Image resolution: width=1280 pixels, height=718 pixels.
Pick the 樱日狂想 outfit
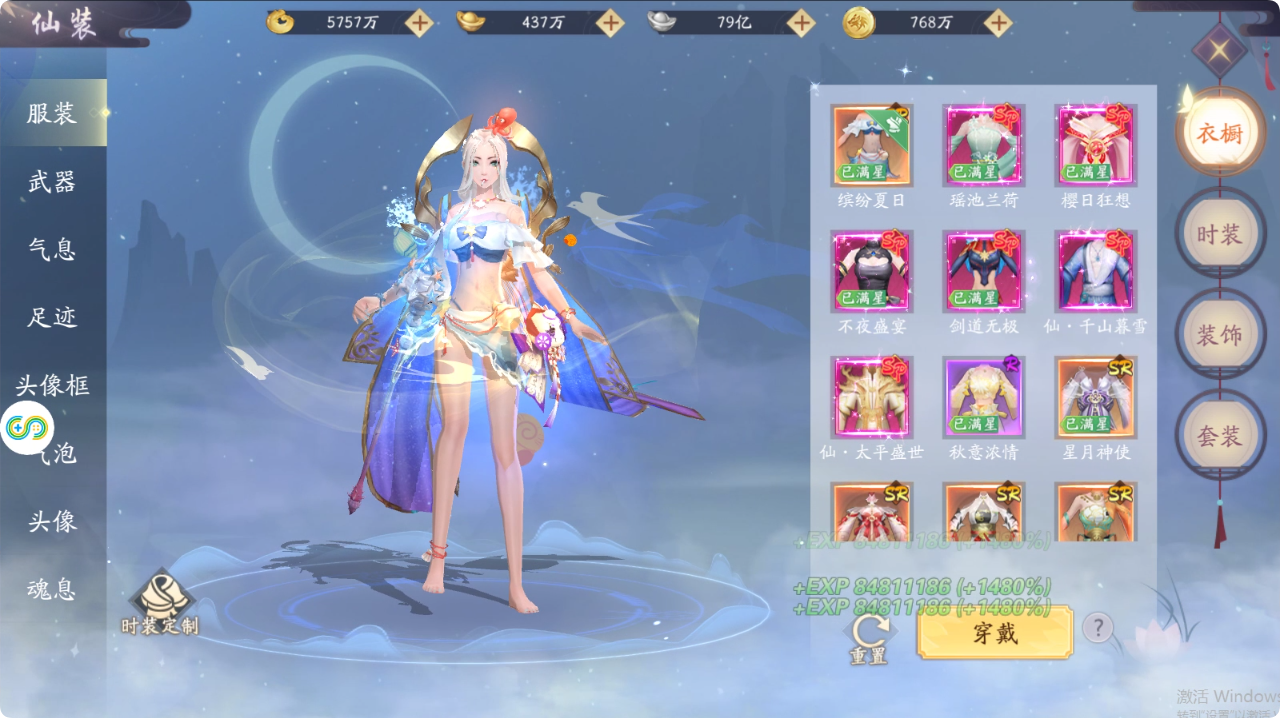click(1095, 146)
